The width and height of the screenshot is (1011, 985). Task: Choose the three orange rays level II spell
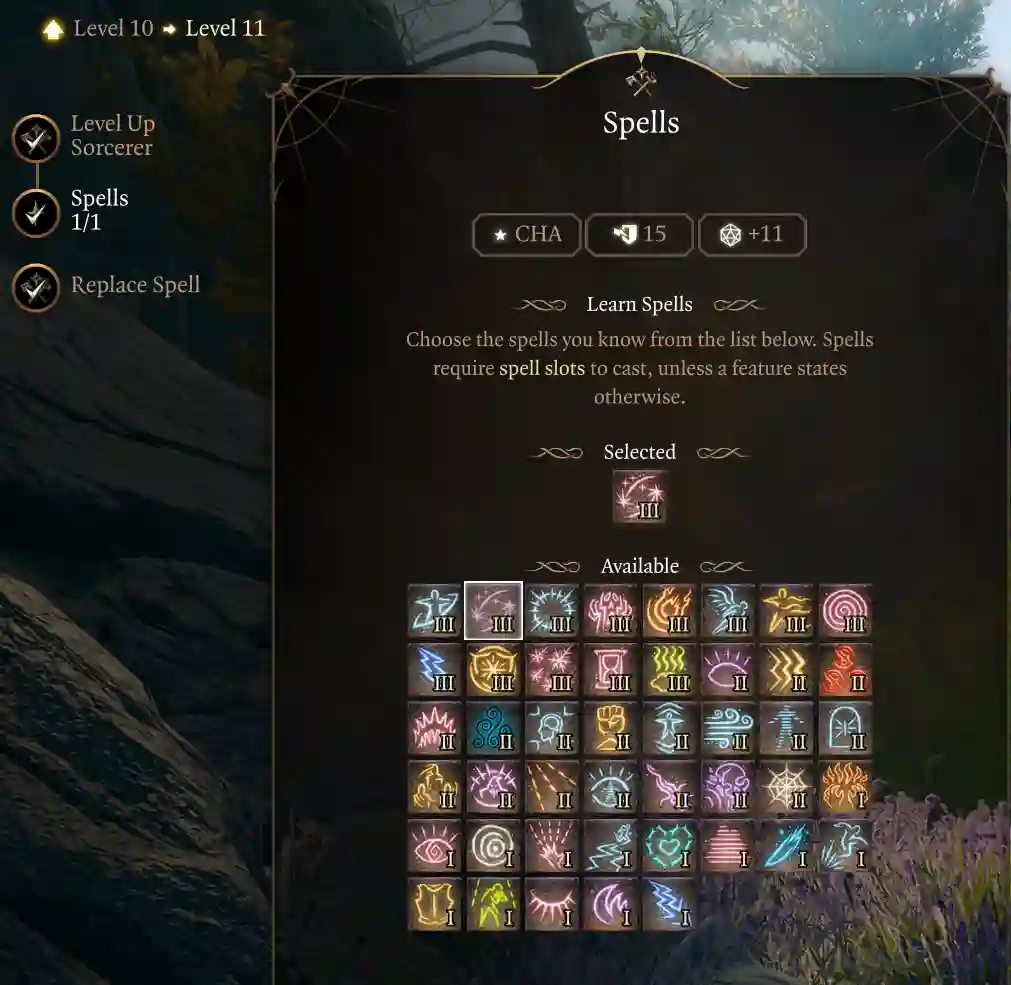552,787
